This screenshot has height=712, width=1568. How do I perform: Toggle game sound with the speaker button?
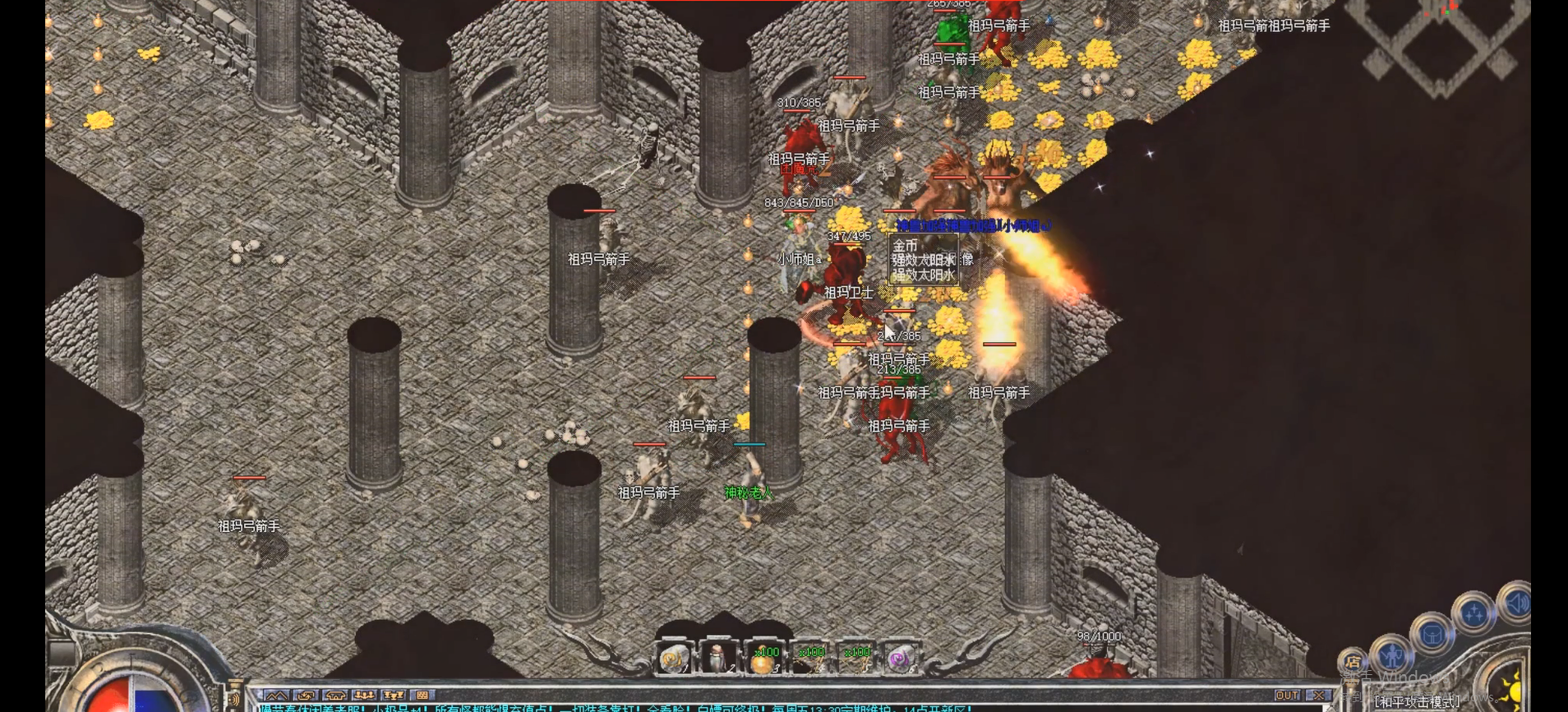[1515, 603]
